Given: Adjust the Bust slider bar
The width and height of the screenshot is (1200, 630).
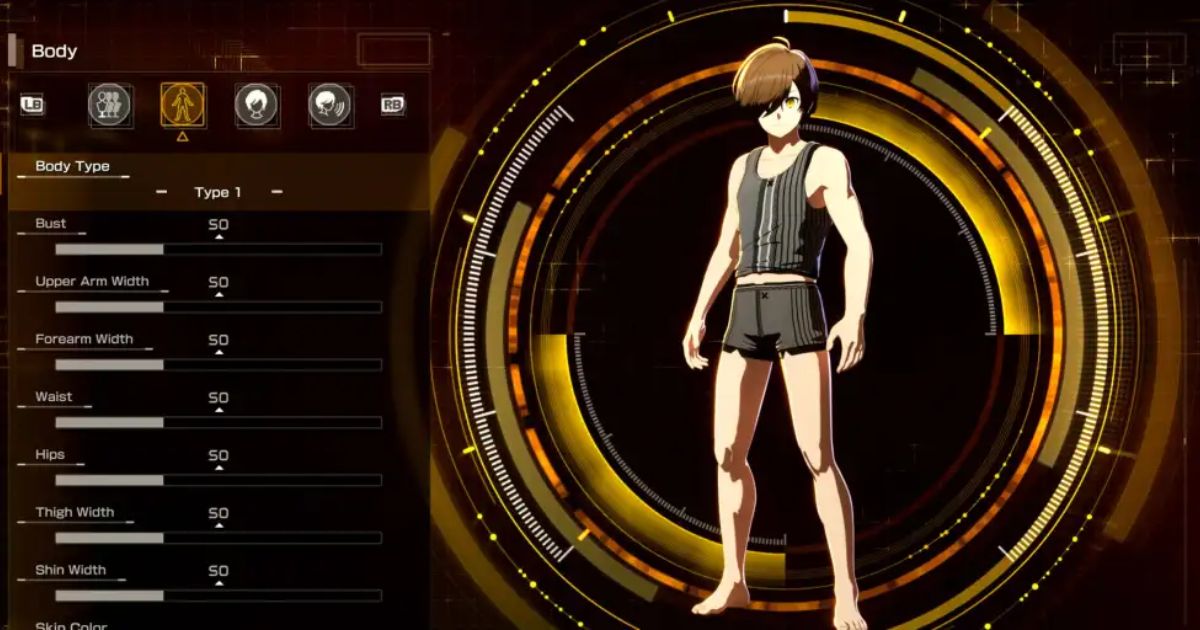Looking at the screenshot, I should pyautogui.click(x=218, y=249).
